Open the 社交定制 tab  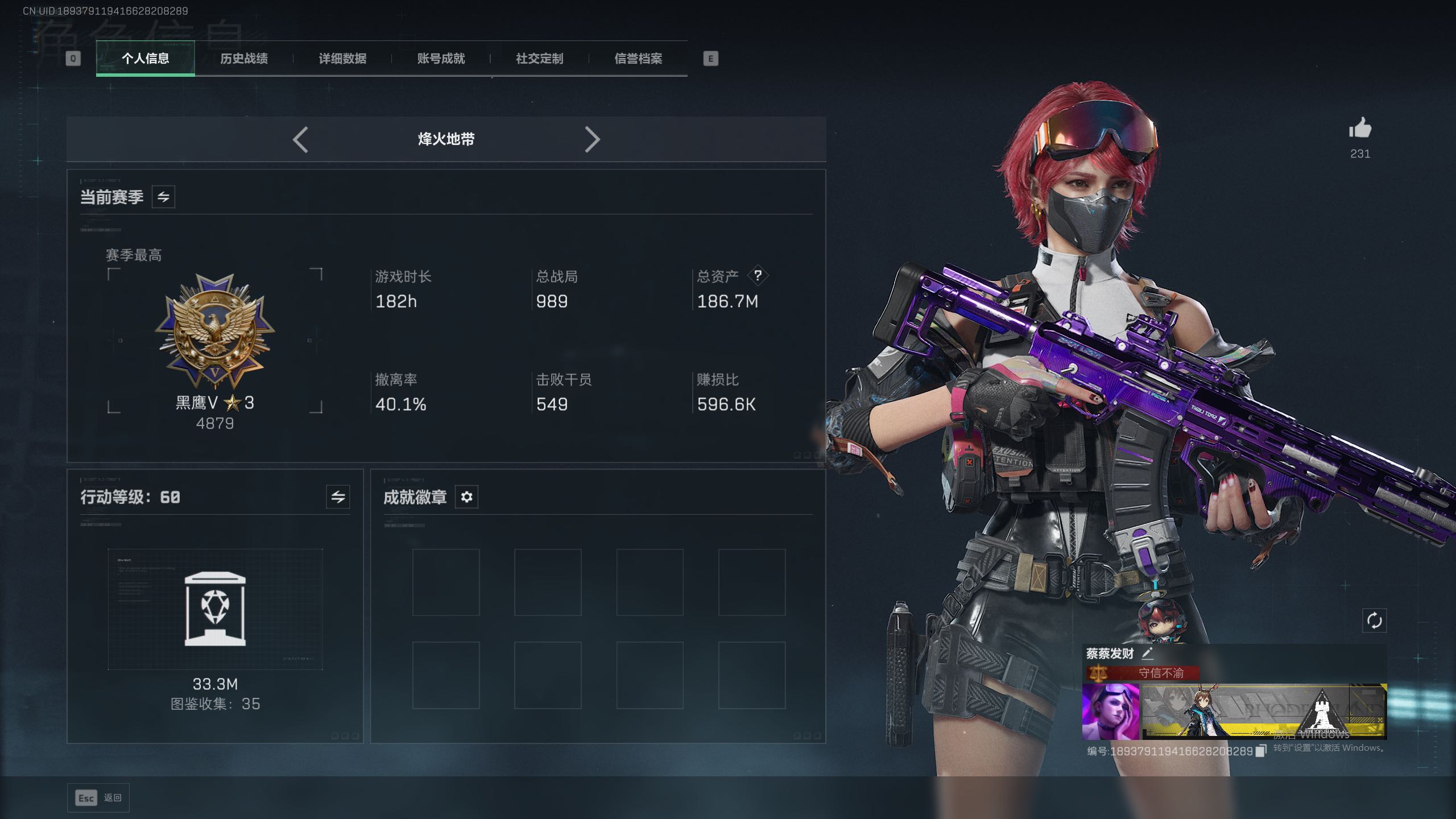pos(539,58)
